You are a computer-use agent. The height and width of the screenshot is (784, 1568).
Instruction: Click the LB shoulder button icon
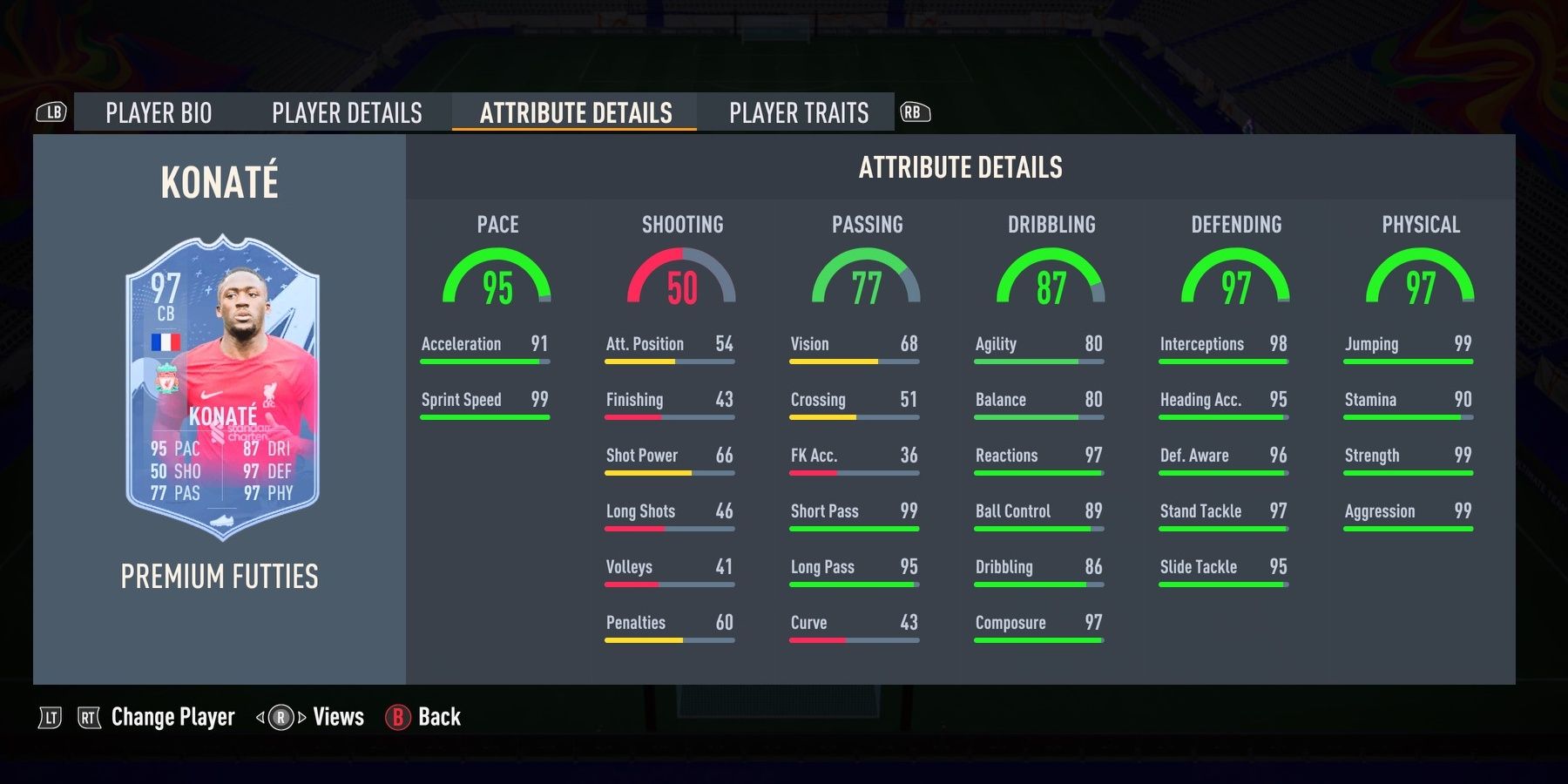52,109
